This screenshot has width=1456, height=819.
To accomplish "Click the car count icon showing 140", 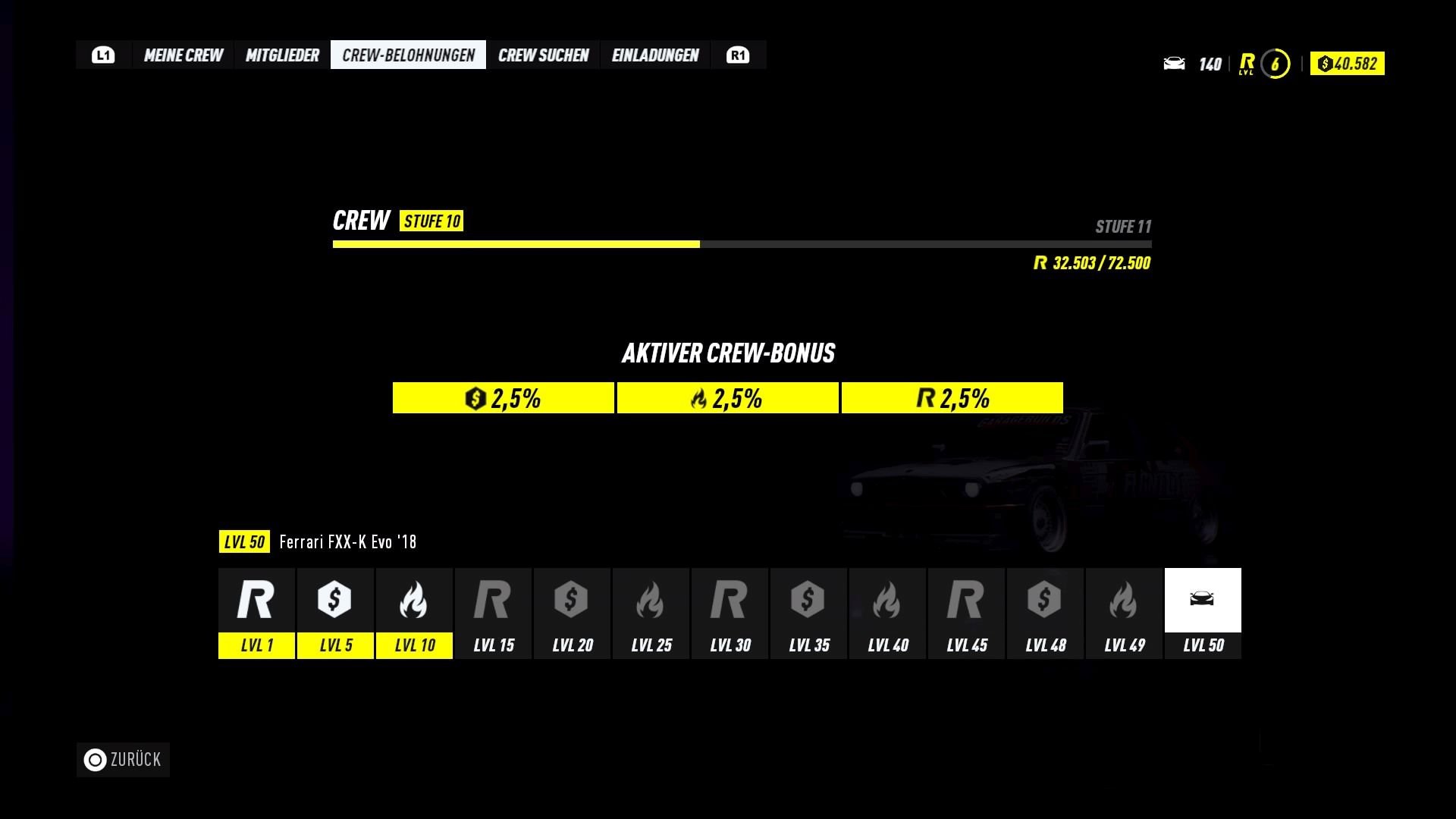I will click(1175, 64).
